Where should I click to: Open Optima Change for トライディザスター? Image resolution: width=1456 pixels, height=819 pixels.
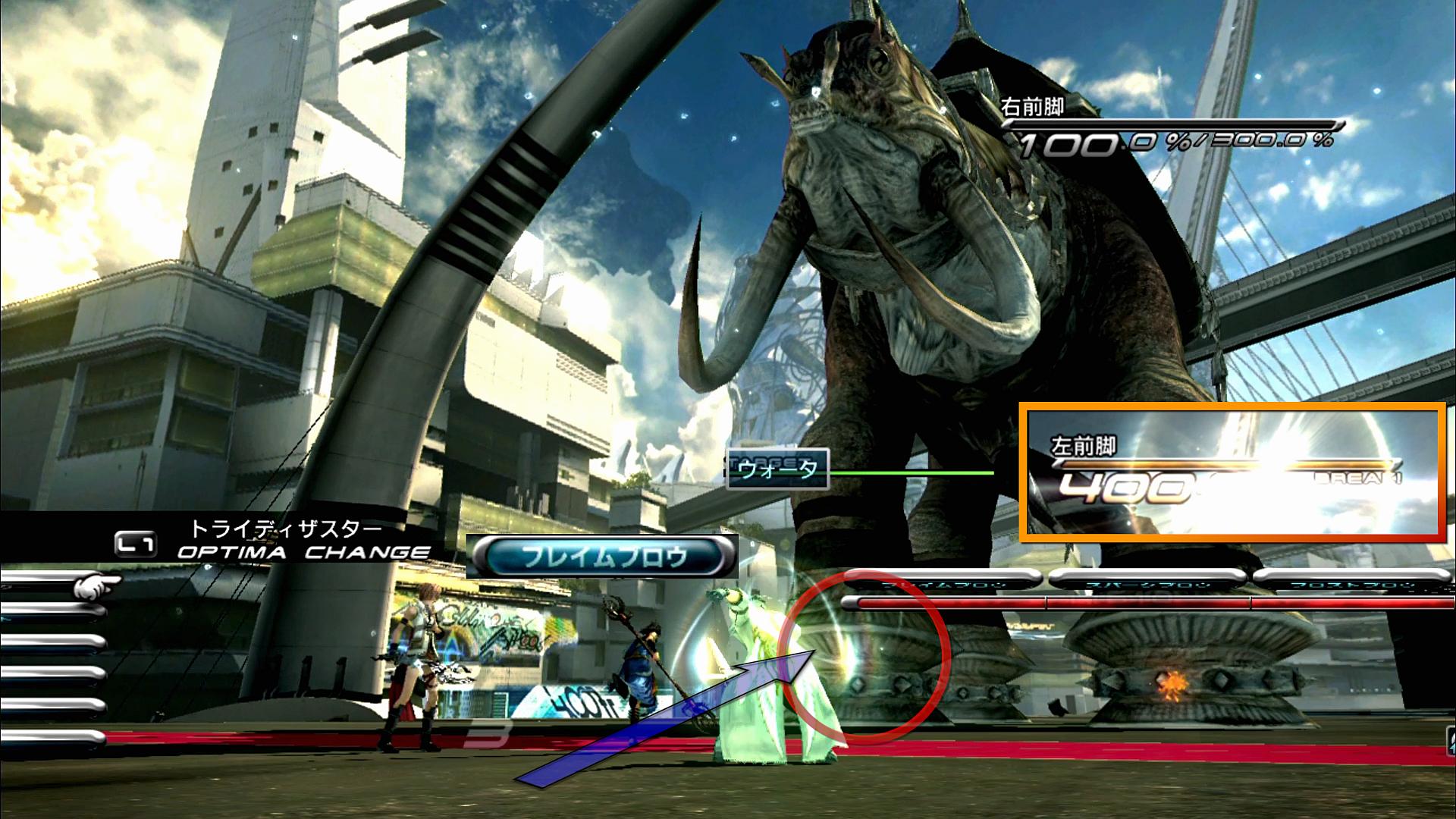[273, 541]
